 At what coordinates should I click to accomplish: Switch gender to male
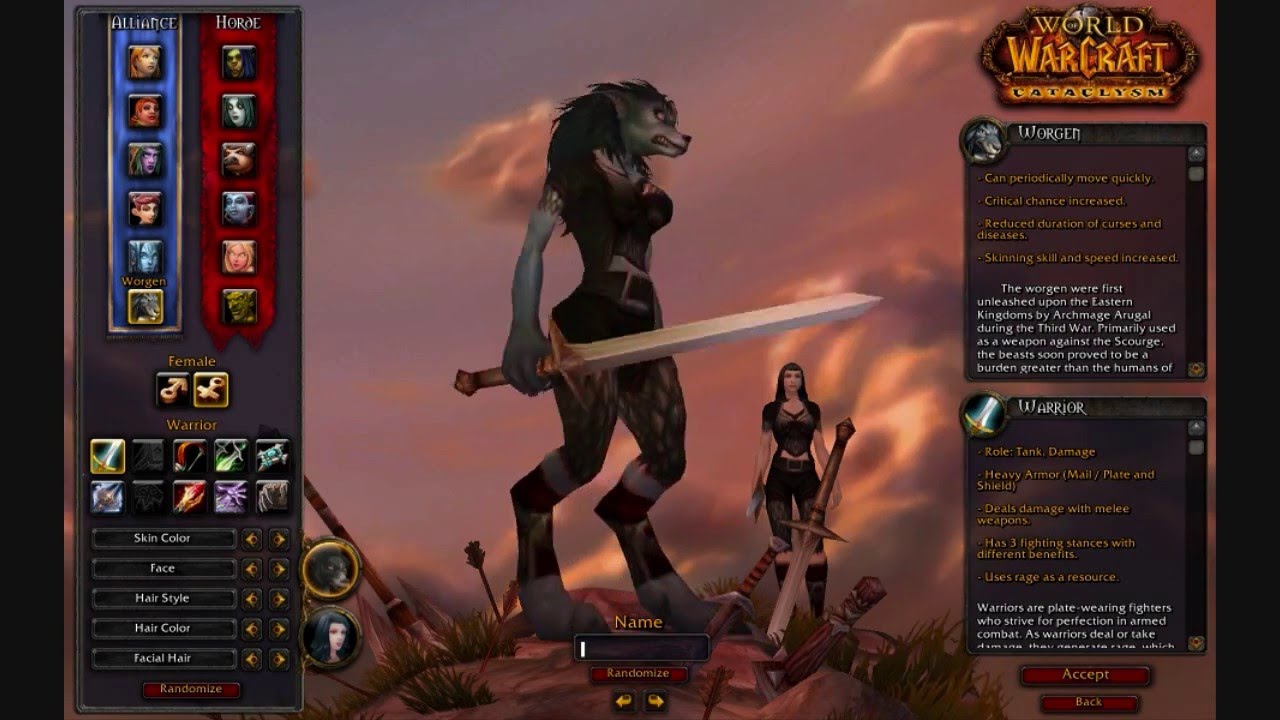173,390
